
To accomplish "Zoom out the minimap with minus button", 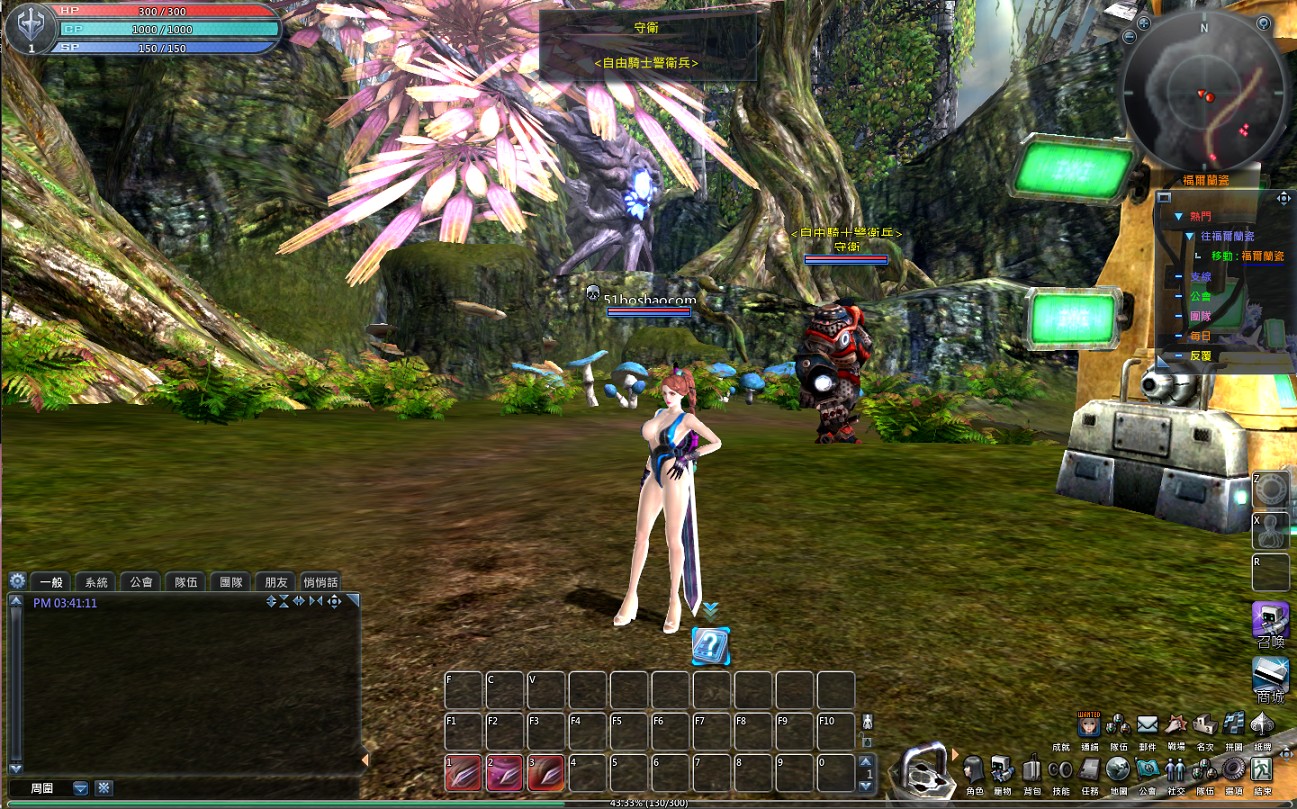I will click(1129, 37).
